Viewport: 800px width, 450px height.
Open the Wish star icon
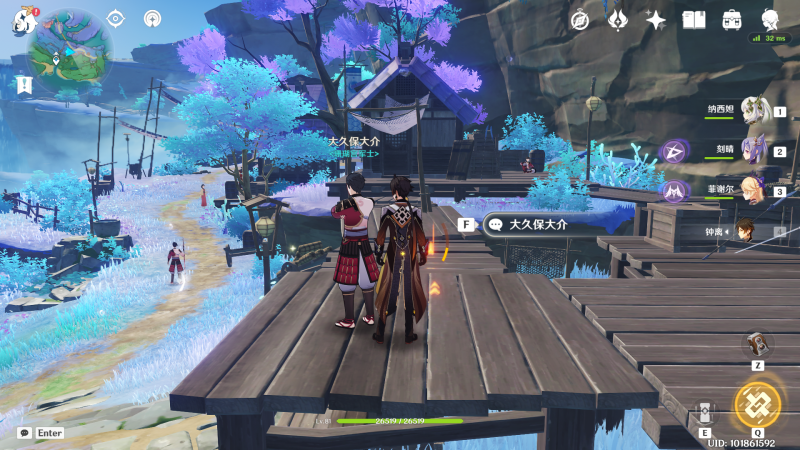[656, 20]
